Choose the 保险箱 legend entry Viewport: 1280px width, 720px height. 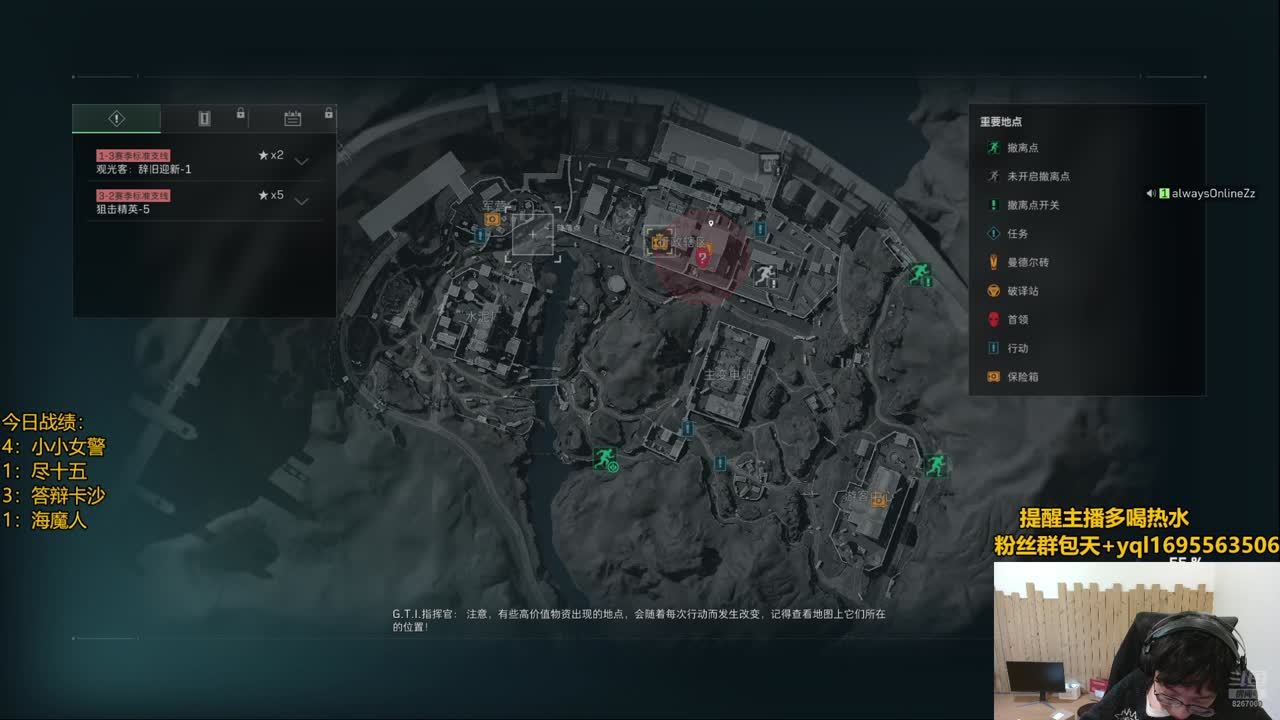[x=1022, y=377]
